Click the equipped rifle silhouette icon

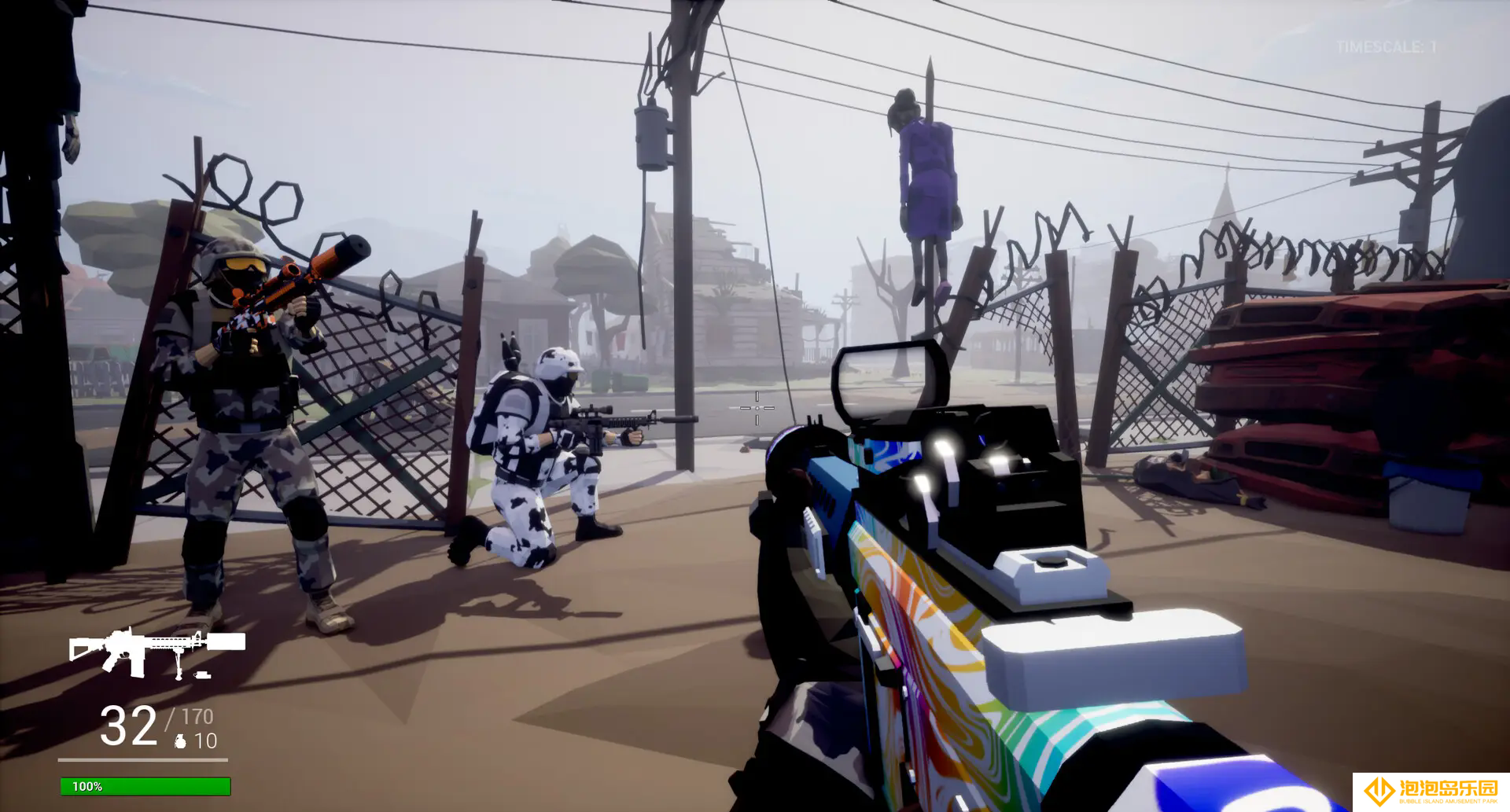pos(157,652)
